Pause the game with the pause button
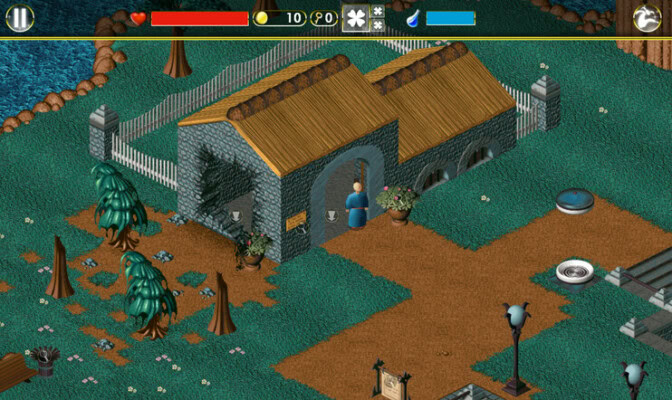This screenshot has height=400, width=672. 20,18
